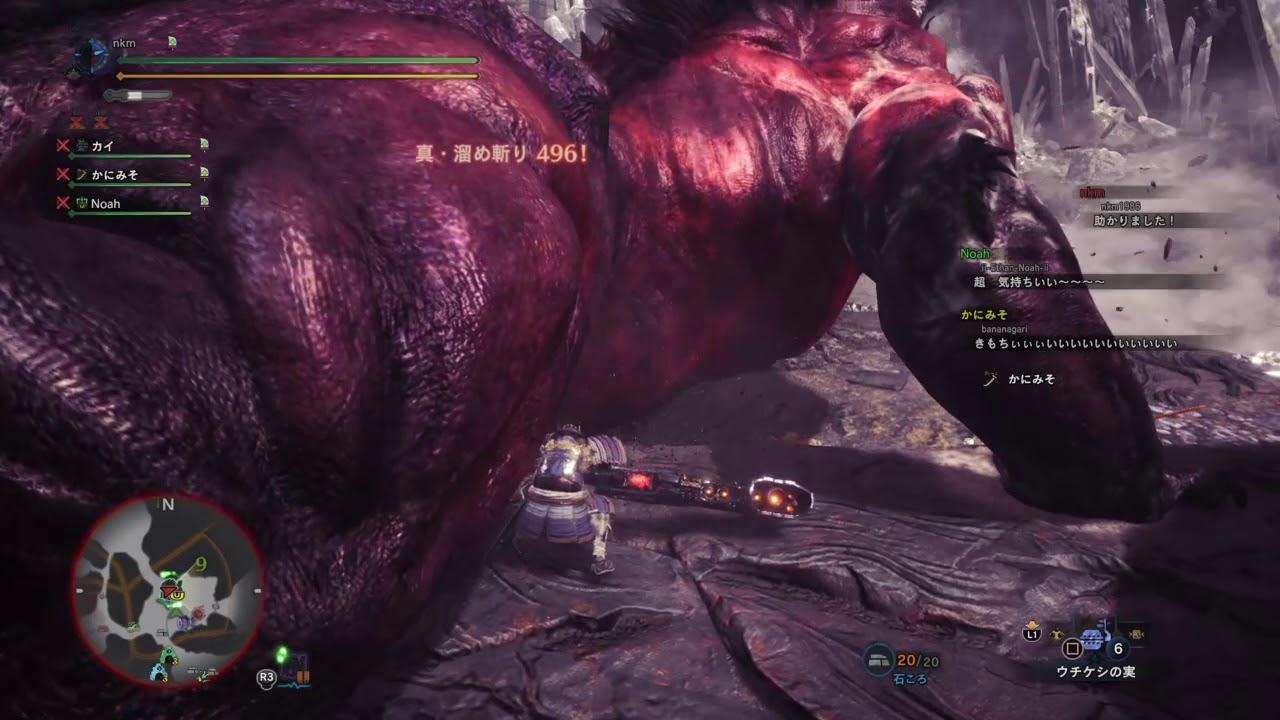Click the compass on the top-left player HUD
This screenshot has width=1280, height=720.
point(94,55)
